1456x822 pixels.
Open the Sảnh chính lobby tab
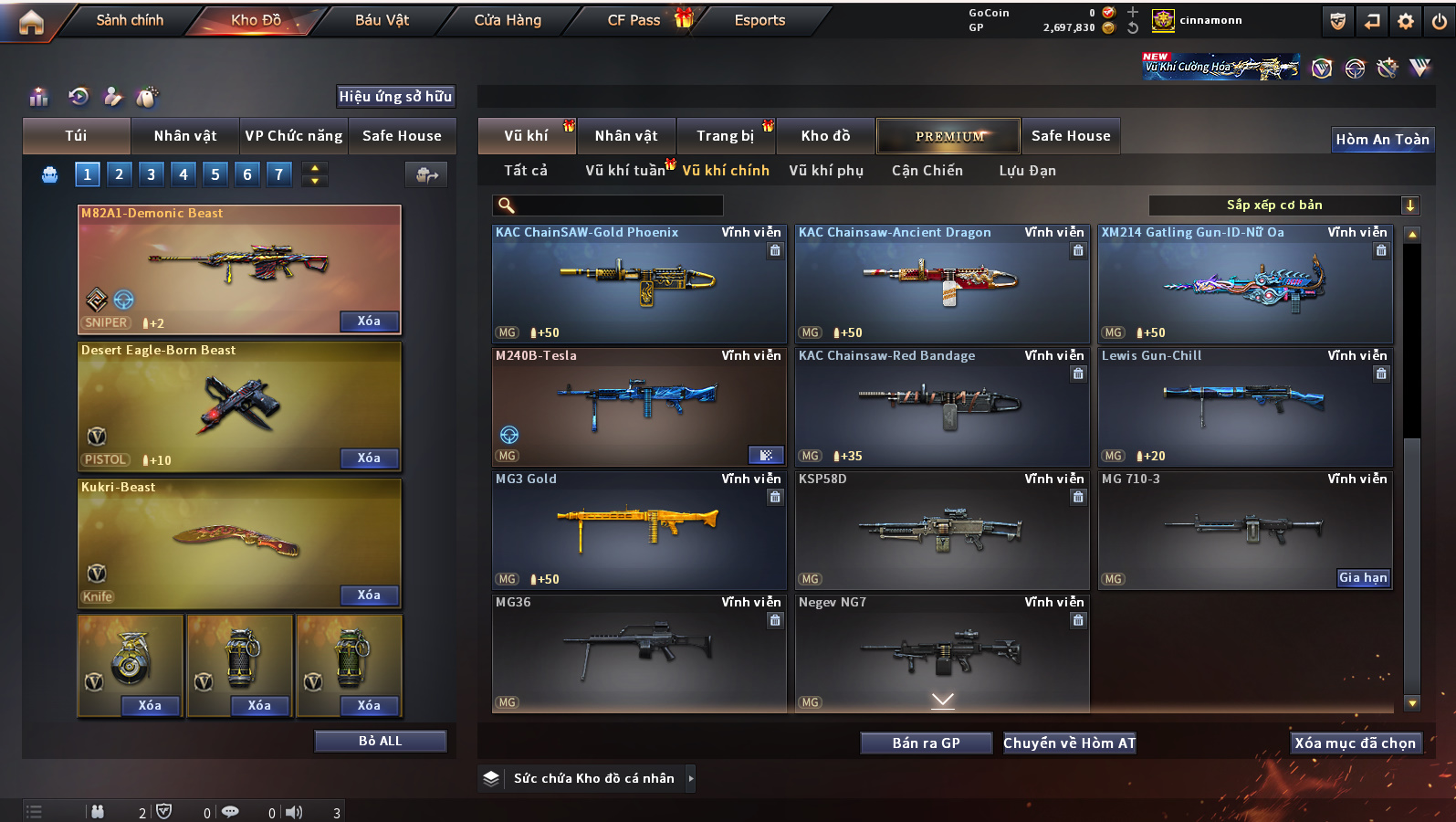point(130,20)
